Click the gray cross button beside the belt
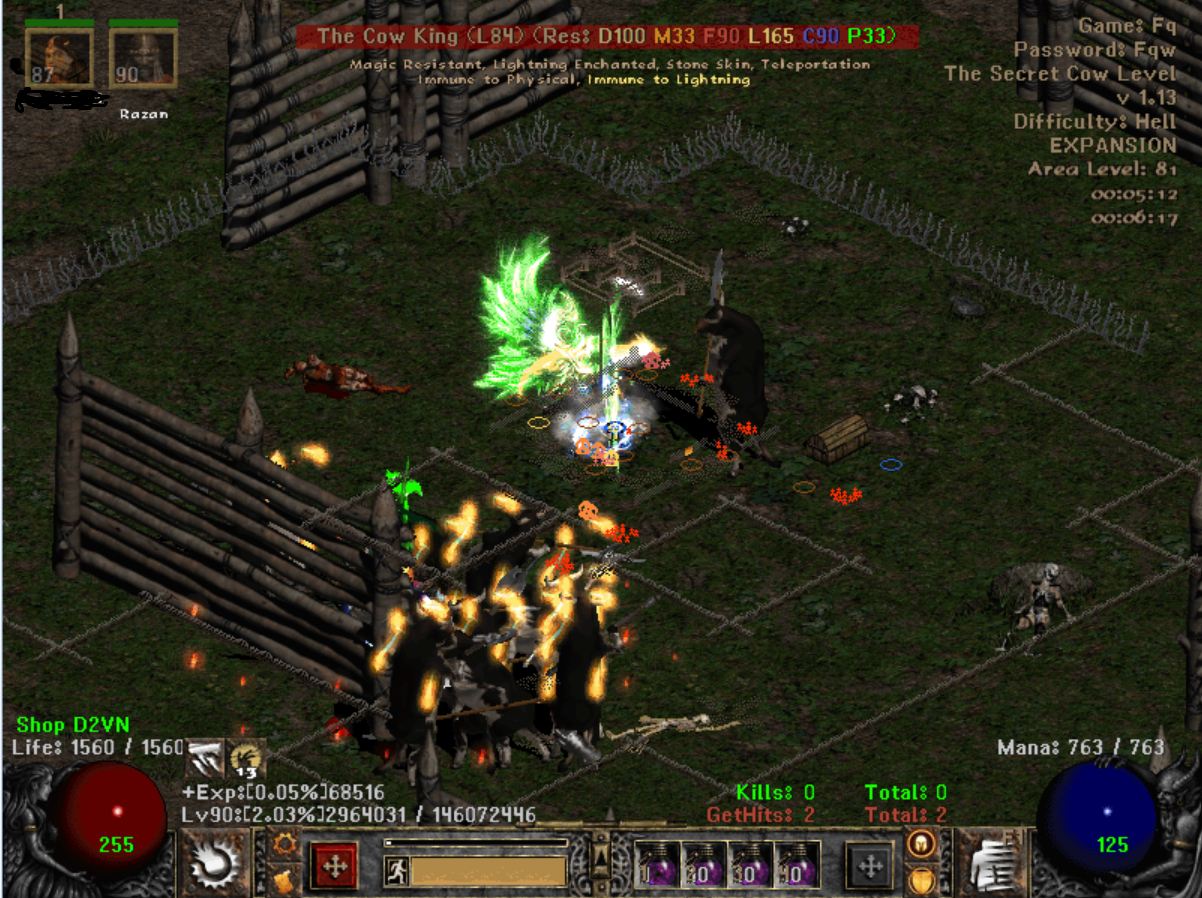Image resolution: width=1202 pixels, height=898 pixels. tap(869, 866)
